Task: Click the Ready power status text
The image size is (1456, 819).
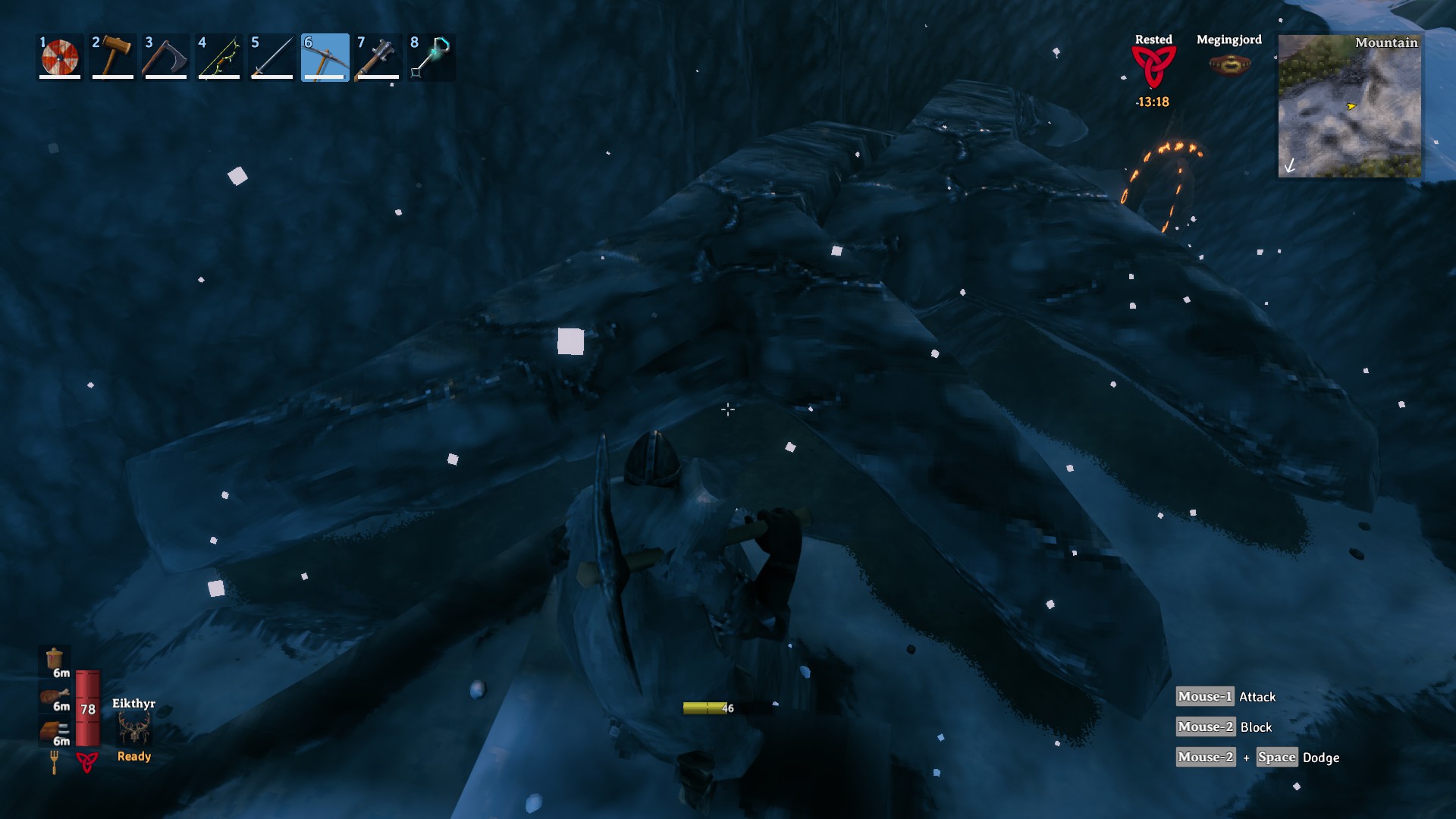Action: (x=133, y=756)
